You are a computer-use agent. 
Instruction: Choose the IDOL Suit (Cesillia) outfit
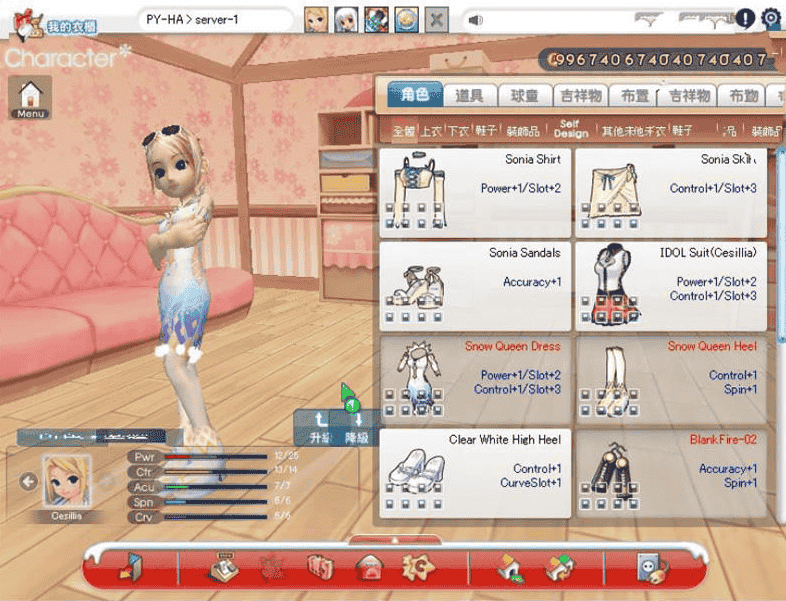(670, 286)
